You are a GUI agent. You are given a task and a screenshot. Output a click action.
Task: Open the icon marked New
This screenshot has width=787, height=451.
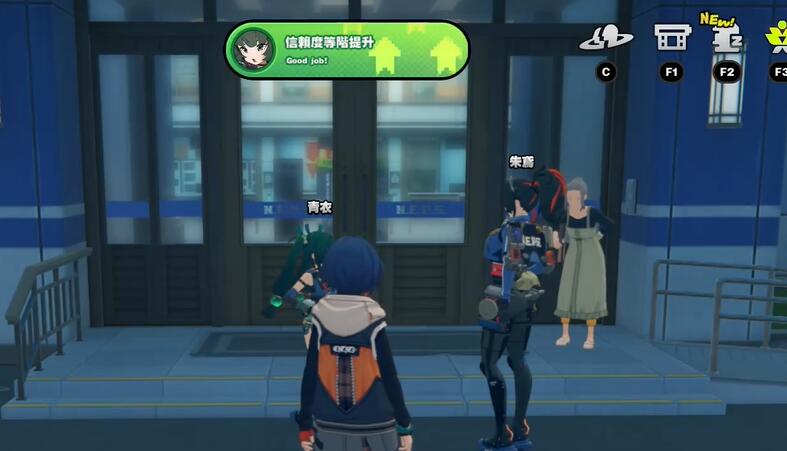coord(726,38)
